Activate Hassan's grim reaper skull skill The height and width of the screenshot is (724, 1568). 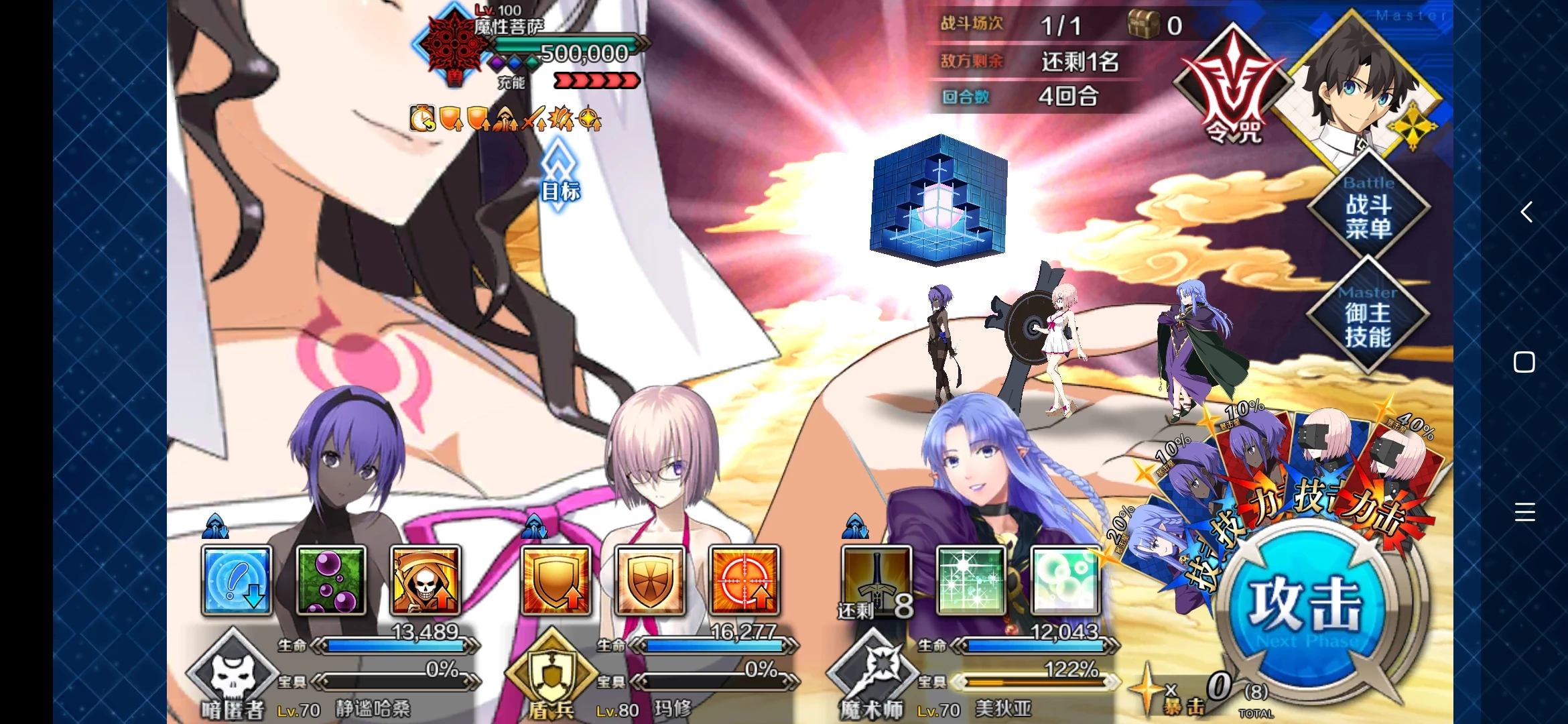point(426,581)
